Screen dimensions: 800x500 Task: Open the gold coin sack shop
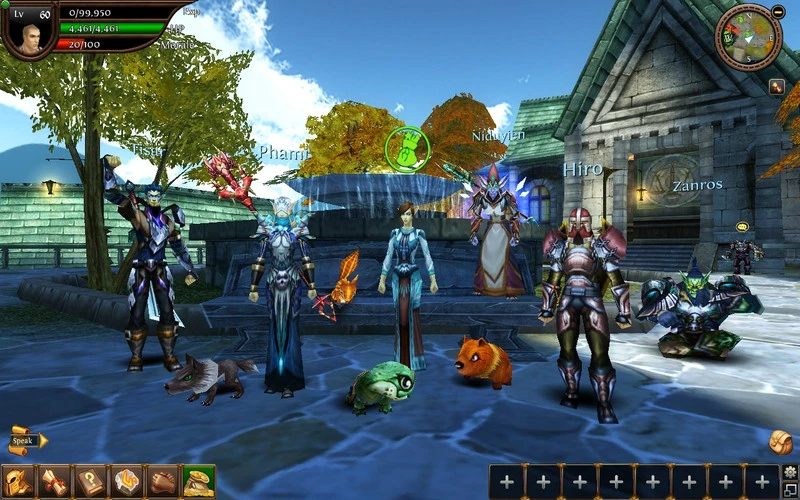(x=198, y=481)
